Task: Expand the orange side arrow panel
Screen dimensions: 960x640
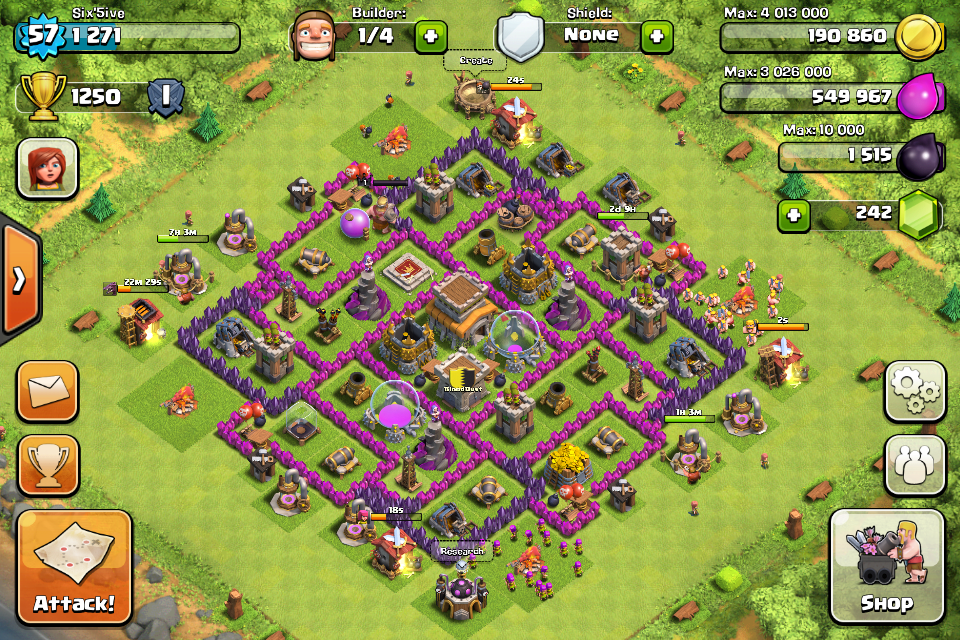Action: tap(19, 281)
